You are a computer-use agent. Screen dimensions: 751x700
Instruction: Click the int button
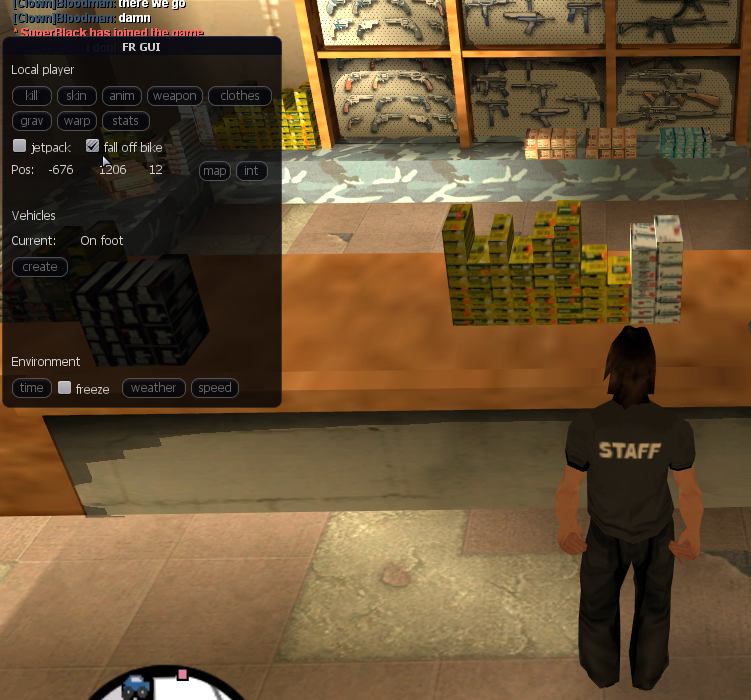[x=251, y=170]
